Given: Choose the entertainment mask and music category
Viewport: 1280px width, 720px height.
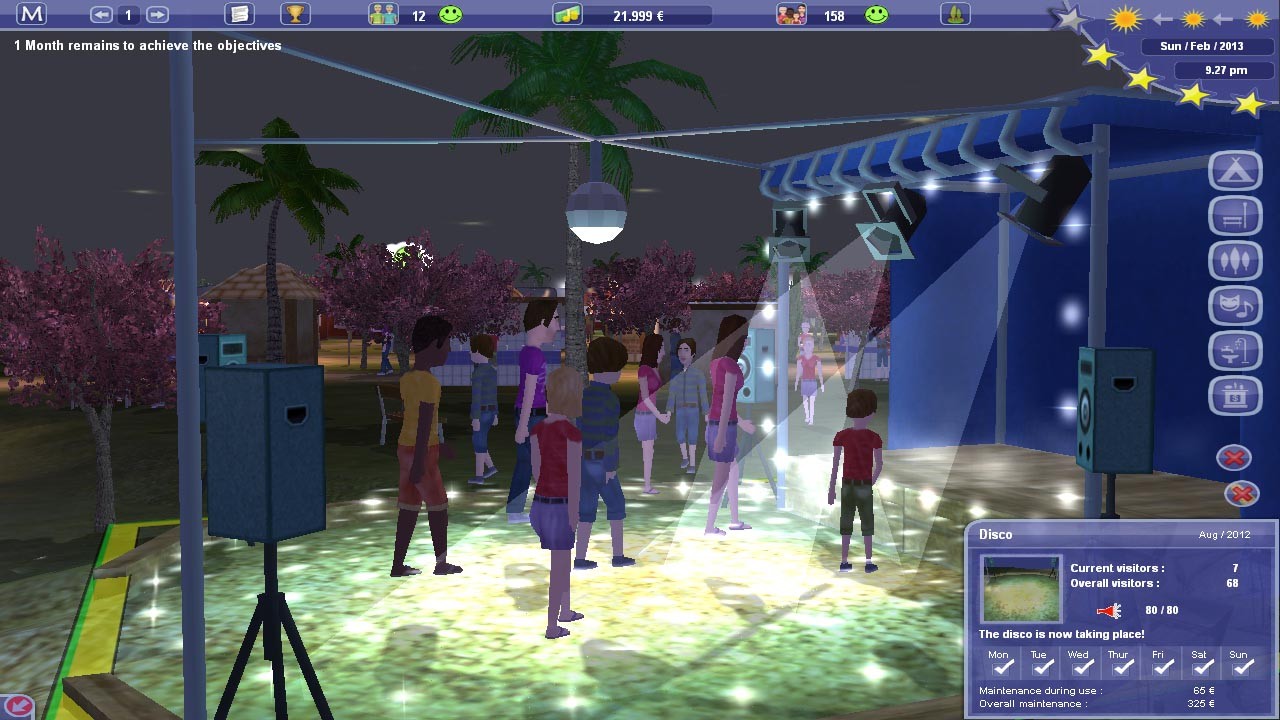Looking at the screenshot, I should click(x=1235, y=306).
